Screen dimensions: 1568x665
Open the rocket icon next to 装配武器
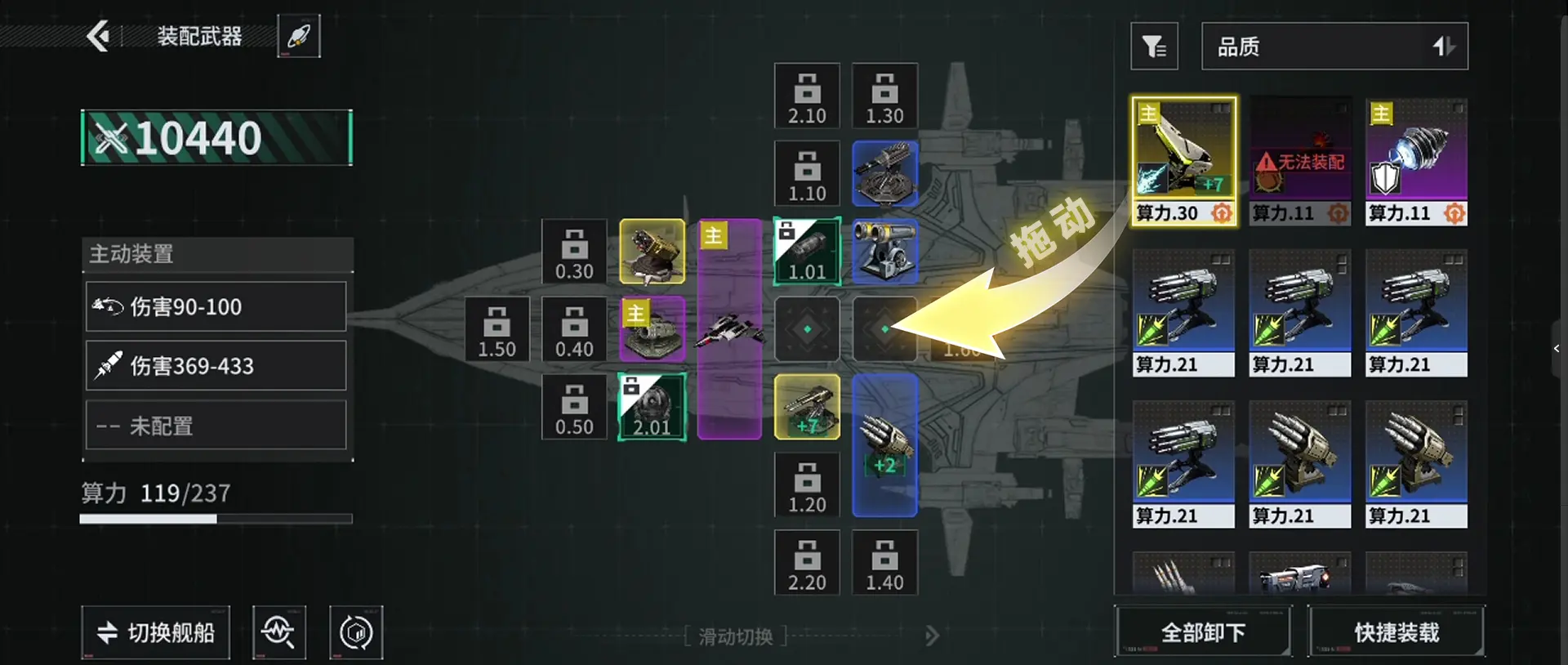click(299, 36)
